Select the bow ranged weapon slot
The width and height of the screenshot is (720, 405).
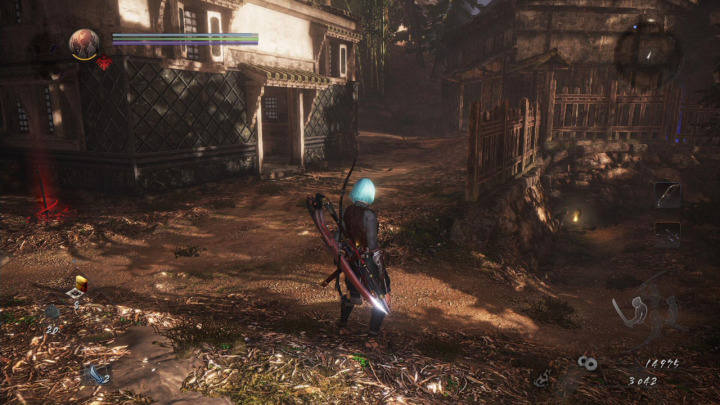tap(667, 195)
